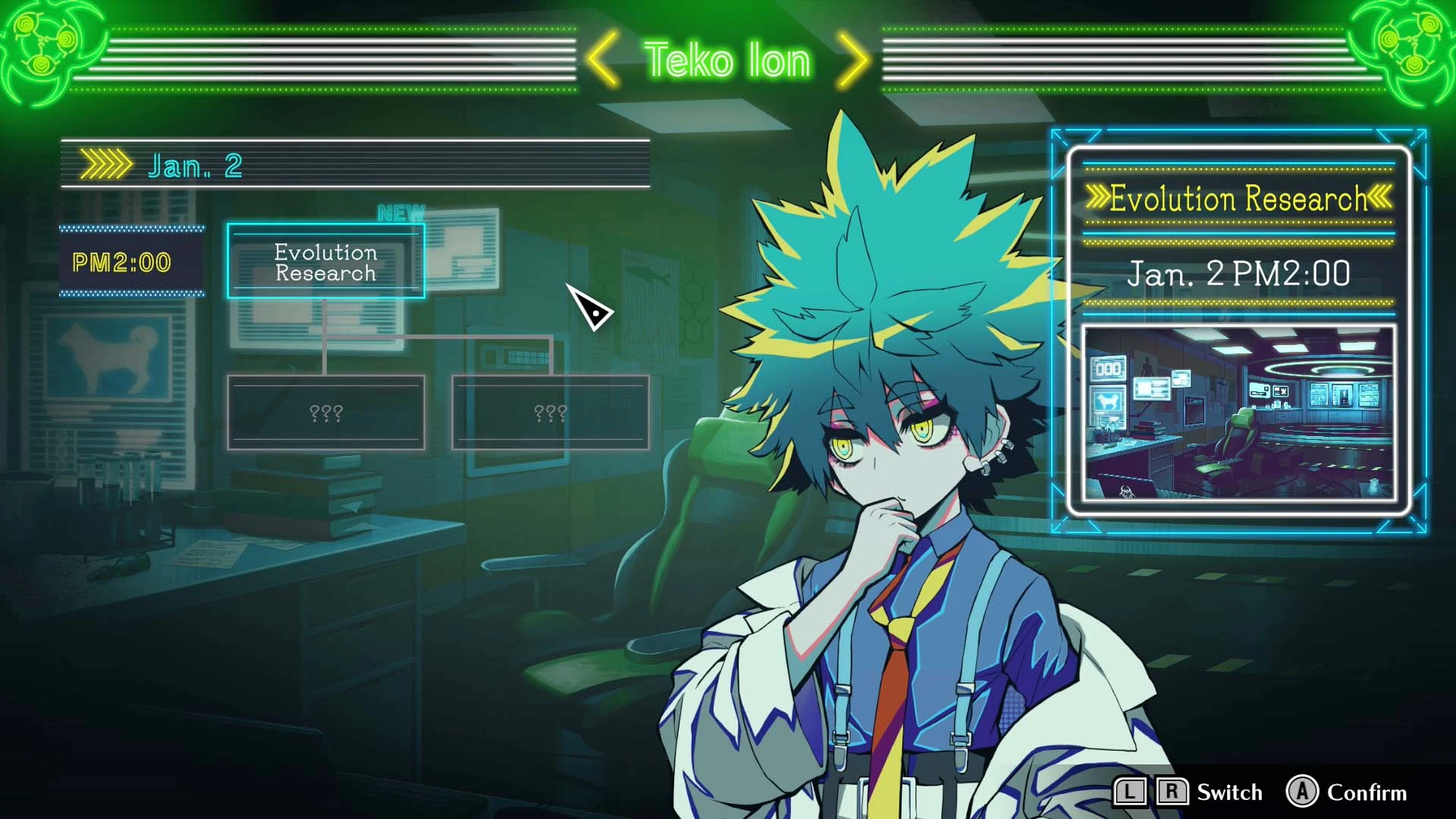Click the left yellow arrow to view previous character
Viewport: 1456px width, 819px height.
[603, 60]
